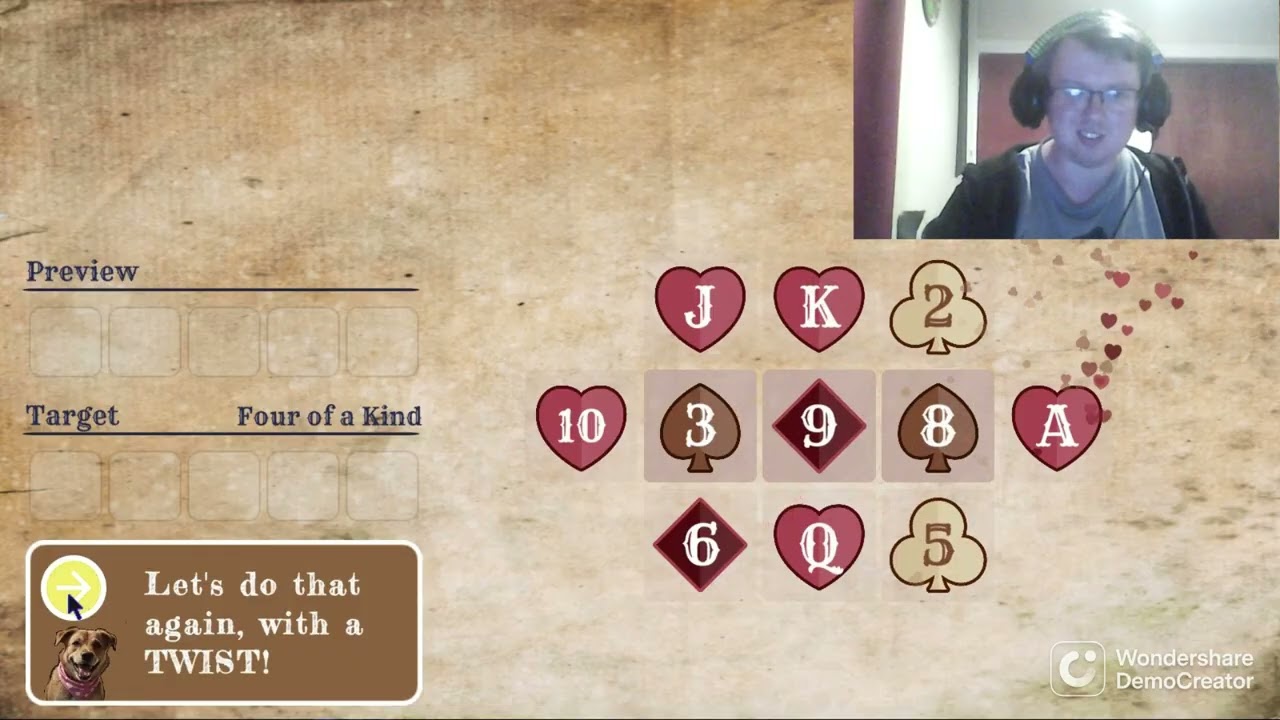Select the 5 of Clubs card

point(937,547)
